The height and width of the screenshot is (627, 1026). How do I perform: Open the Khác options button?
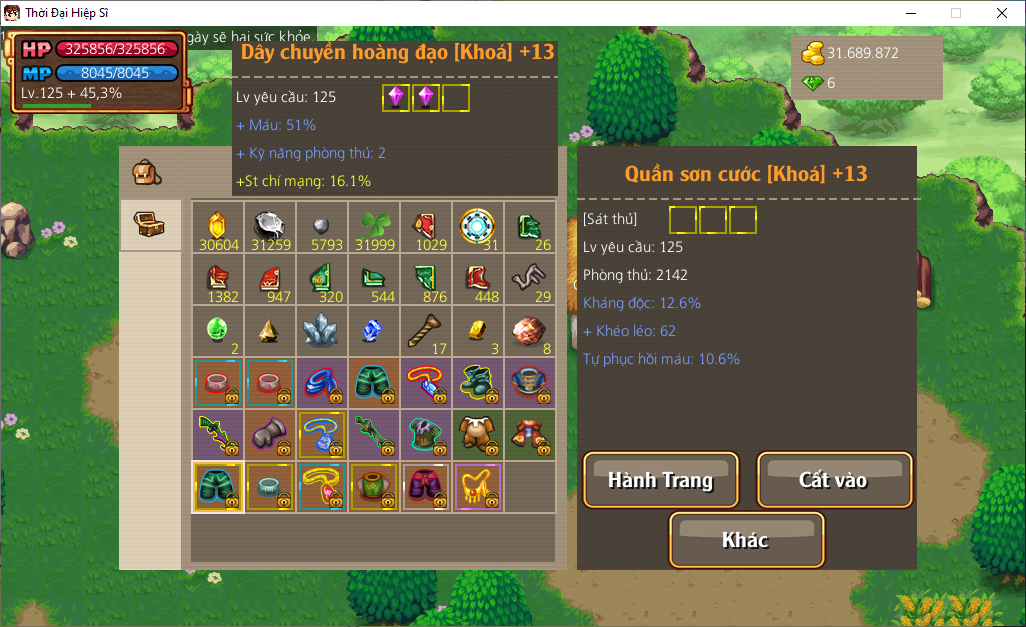point(746,540)
